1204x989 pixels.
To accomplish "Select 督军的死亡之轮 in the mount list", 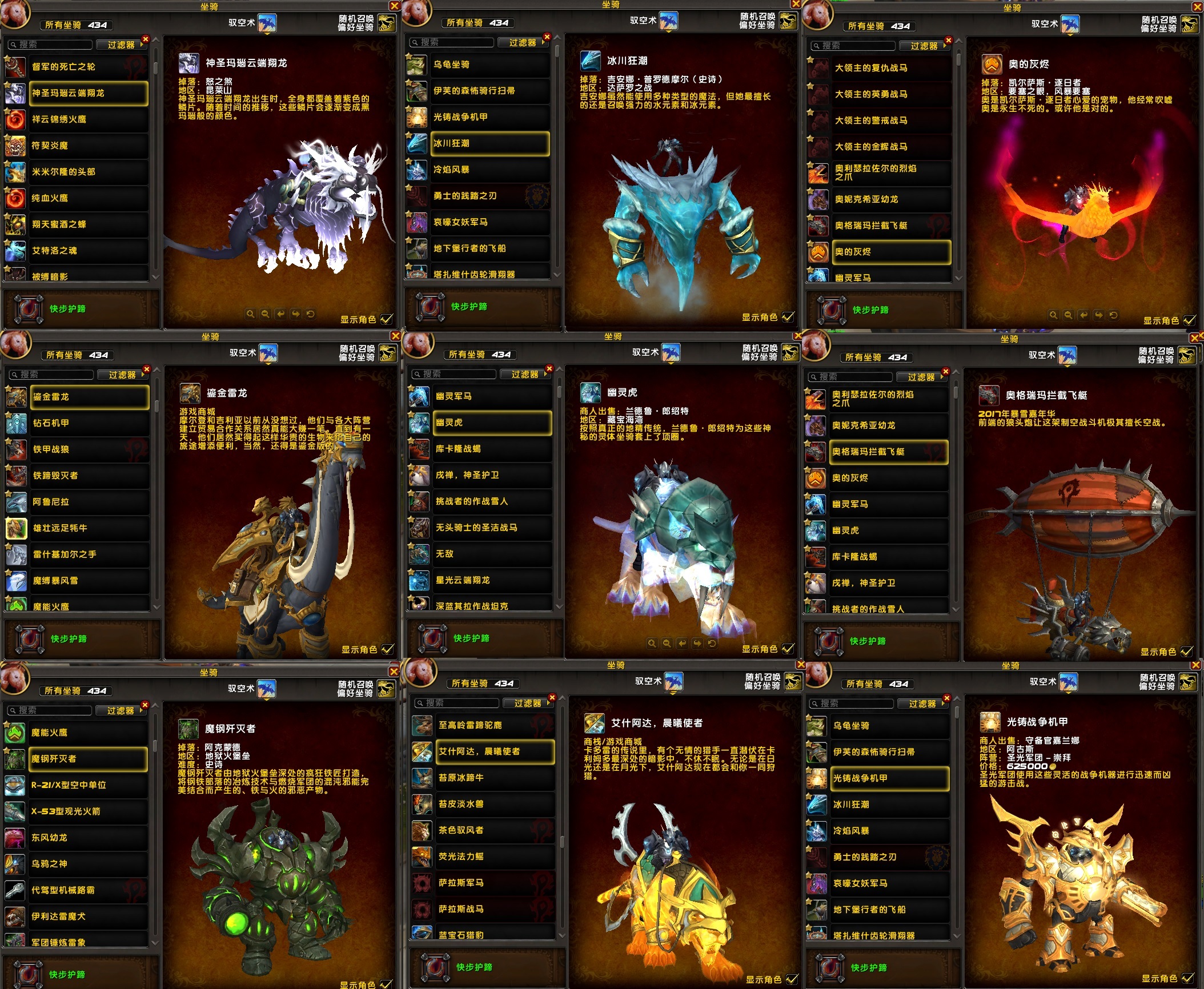I will (x=89, y=67).
